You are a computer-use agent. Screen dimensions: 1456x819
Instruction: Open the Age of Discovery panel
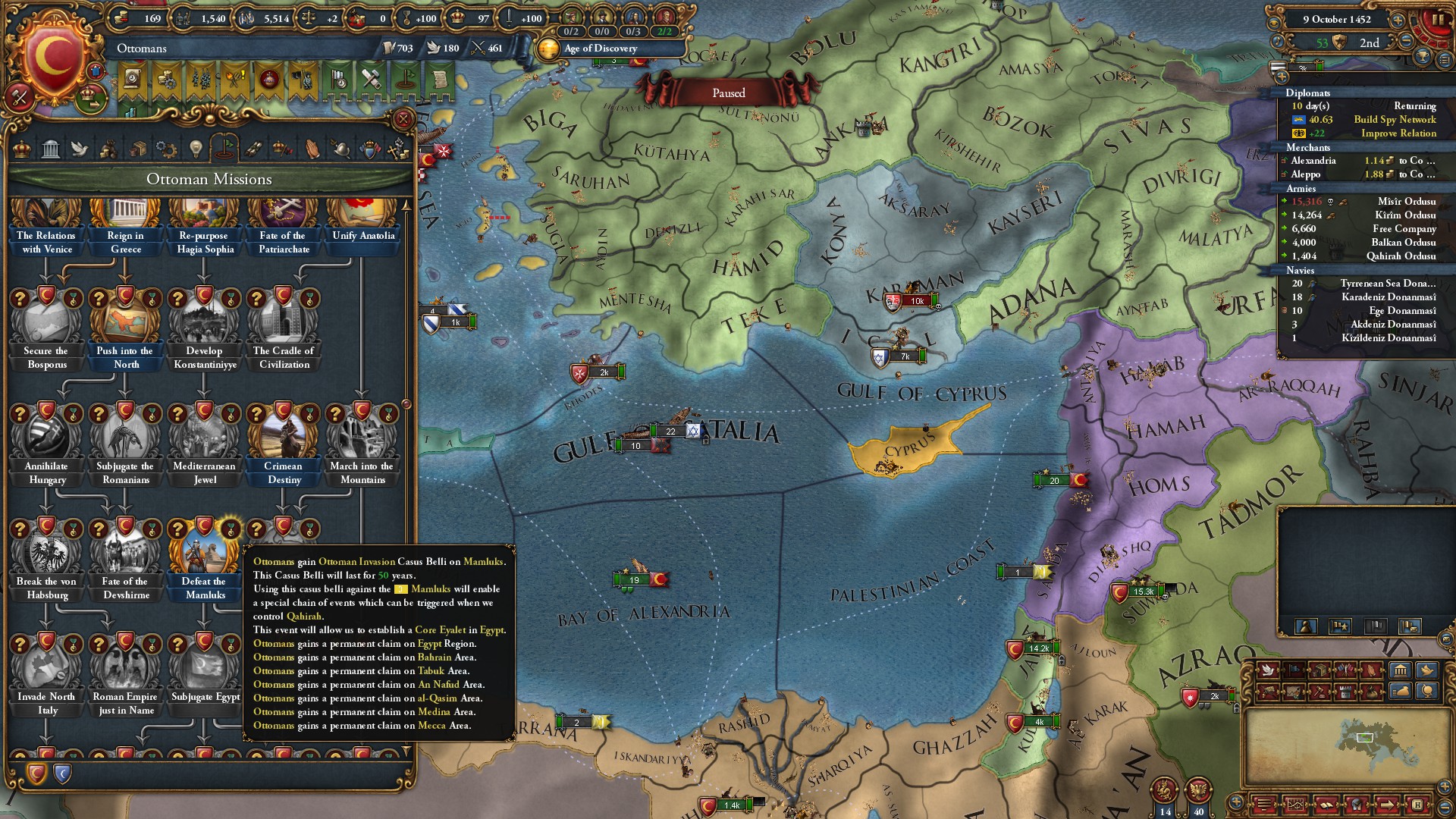(x=601, y=49)
